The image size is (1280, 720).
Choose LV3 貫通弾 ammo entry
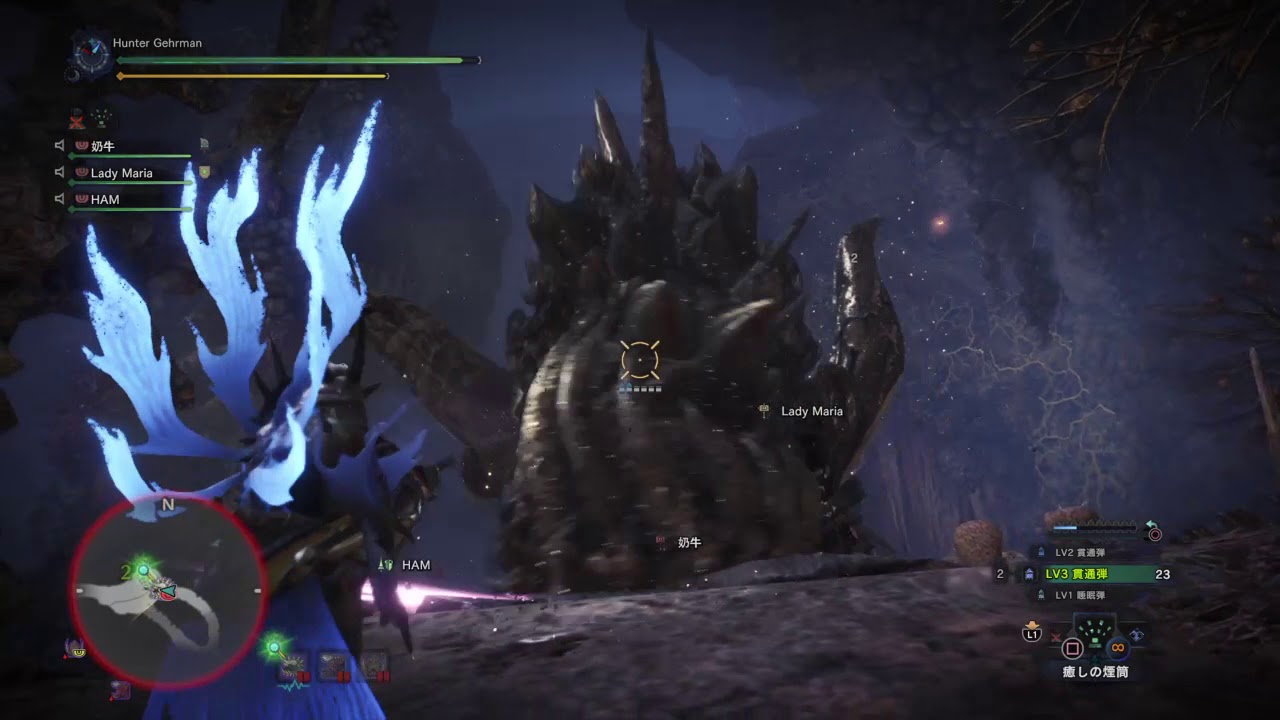tap(1089, 574)
